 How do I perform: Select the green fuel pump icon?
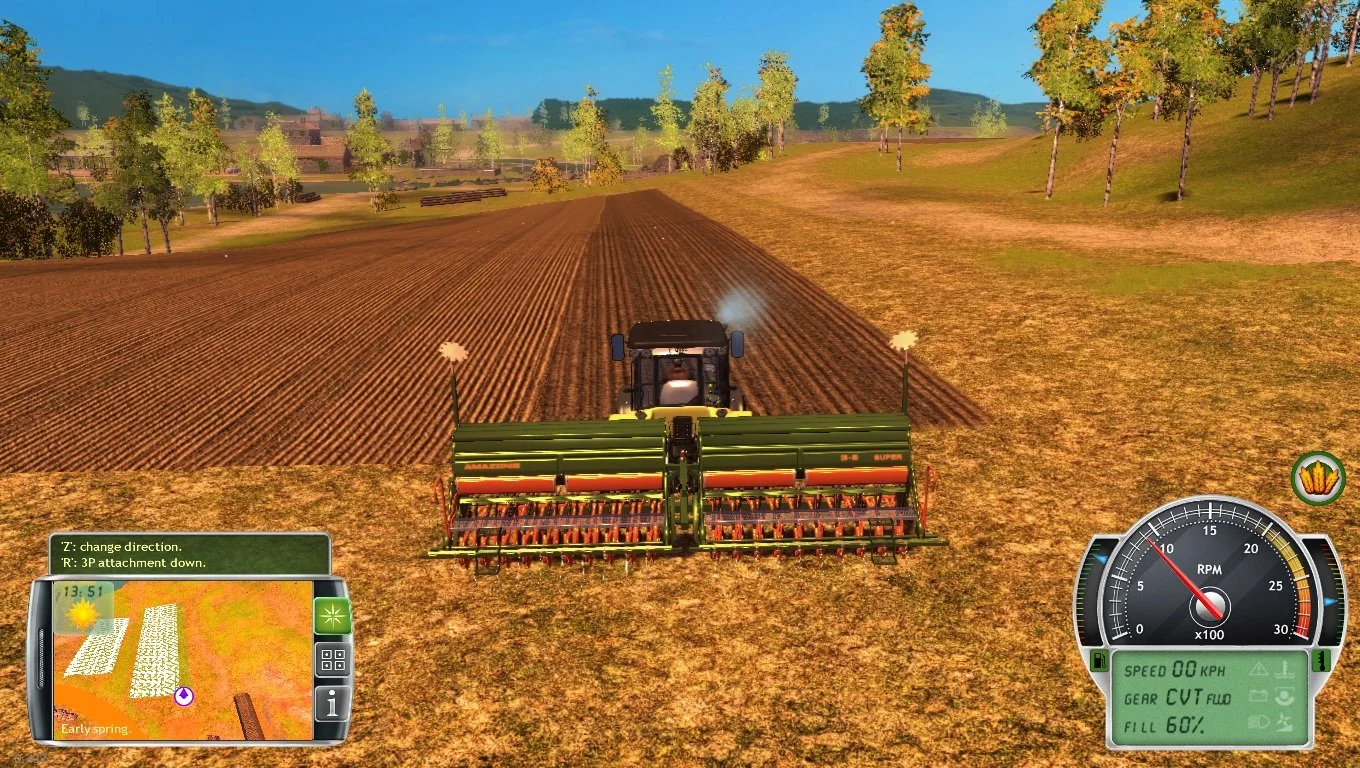pos(1100,661)
